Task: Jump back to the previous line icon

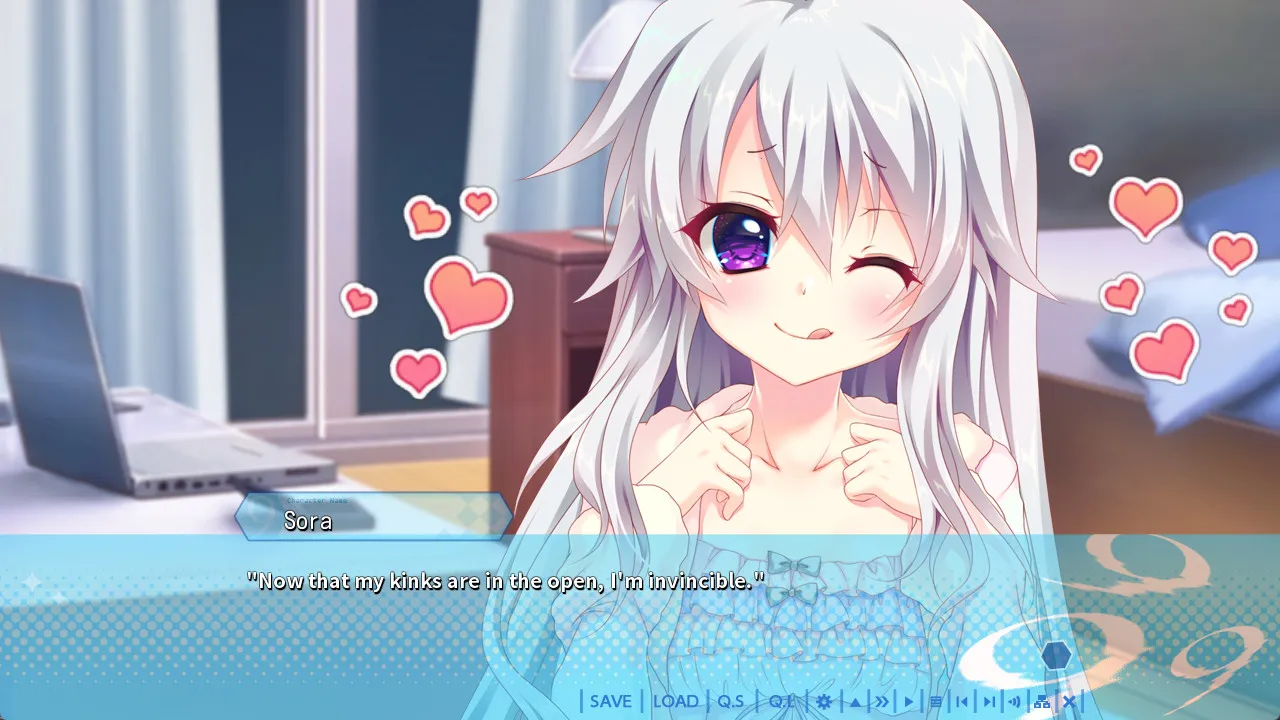Action: (963, 702)
